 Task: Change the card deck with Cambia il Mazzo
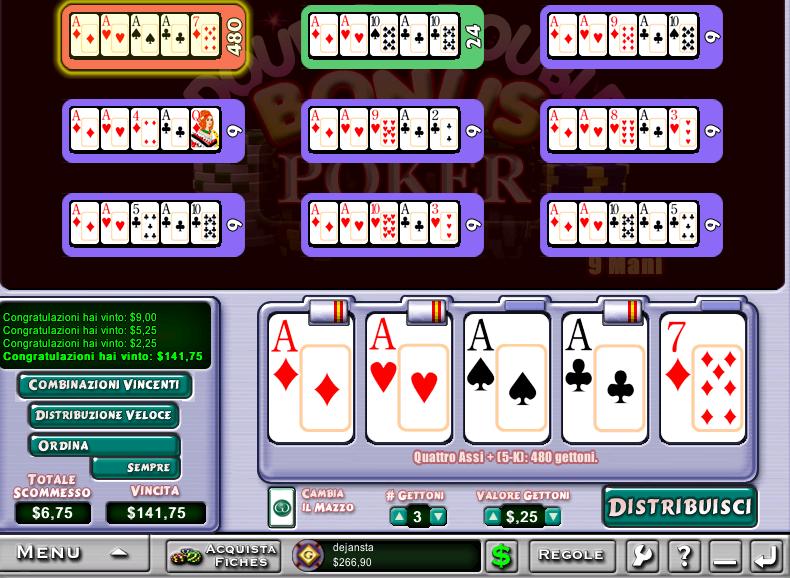pos(282,507)
